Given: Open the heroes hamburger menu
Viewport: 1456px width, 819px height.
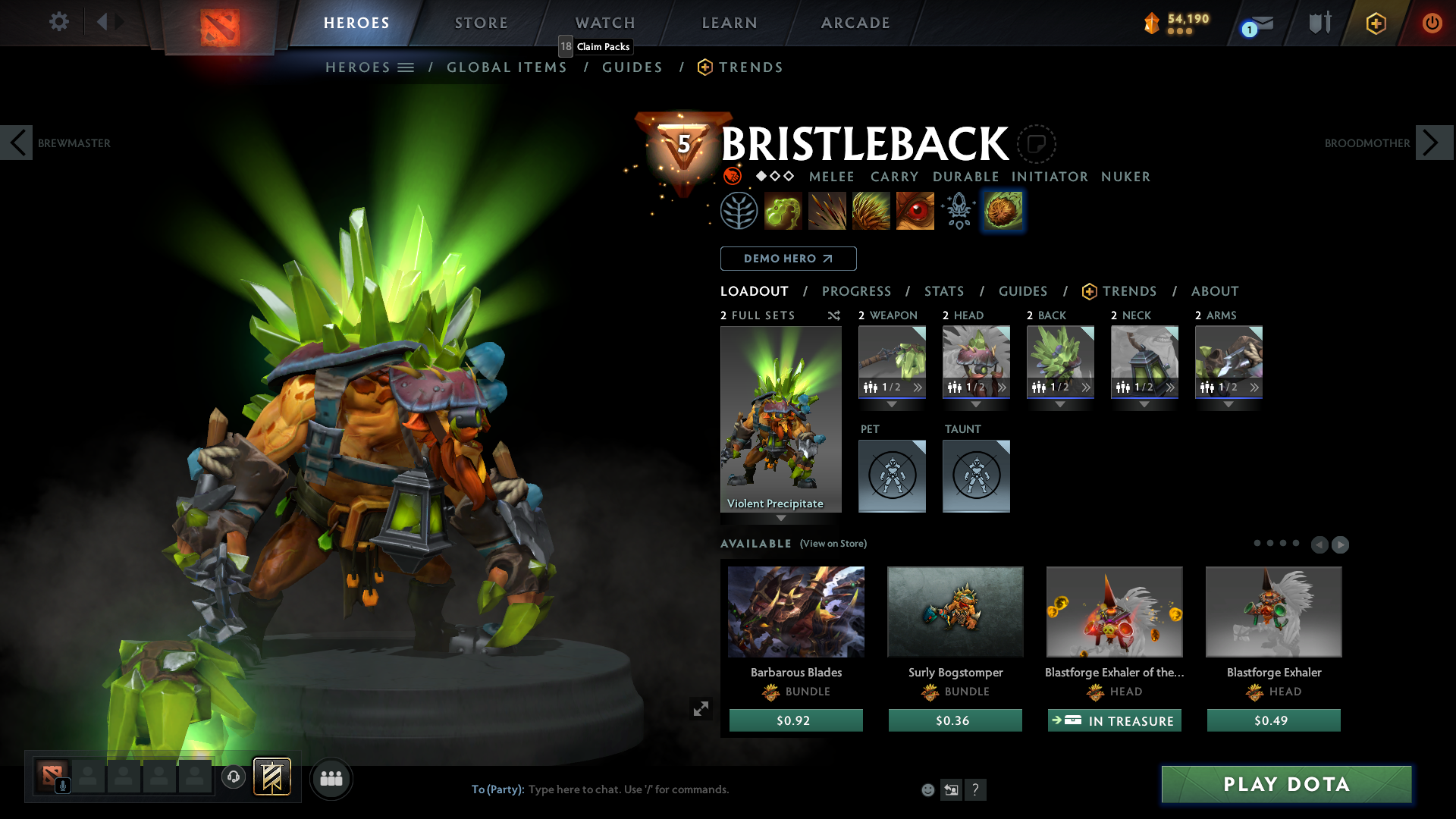Looking at the screenshot, I should [407, 67].
